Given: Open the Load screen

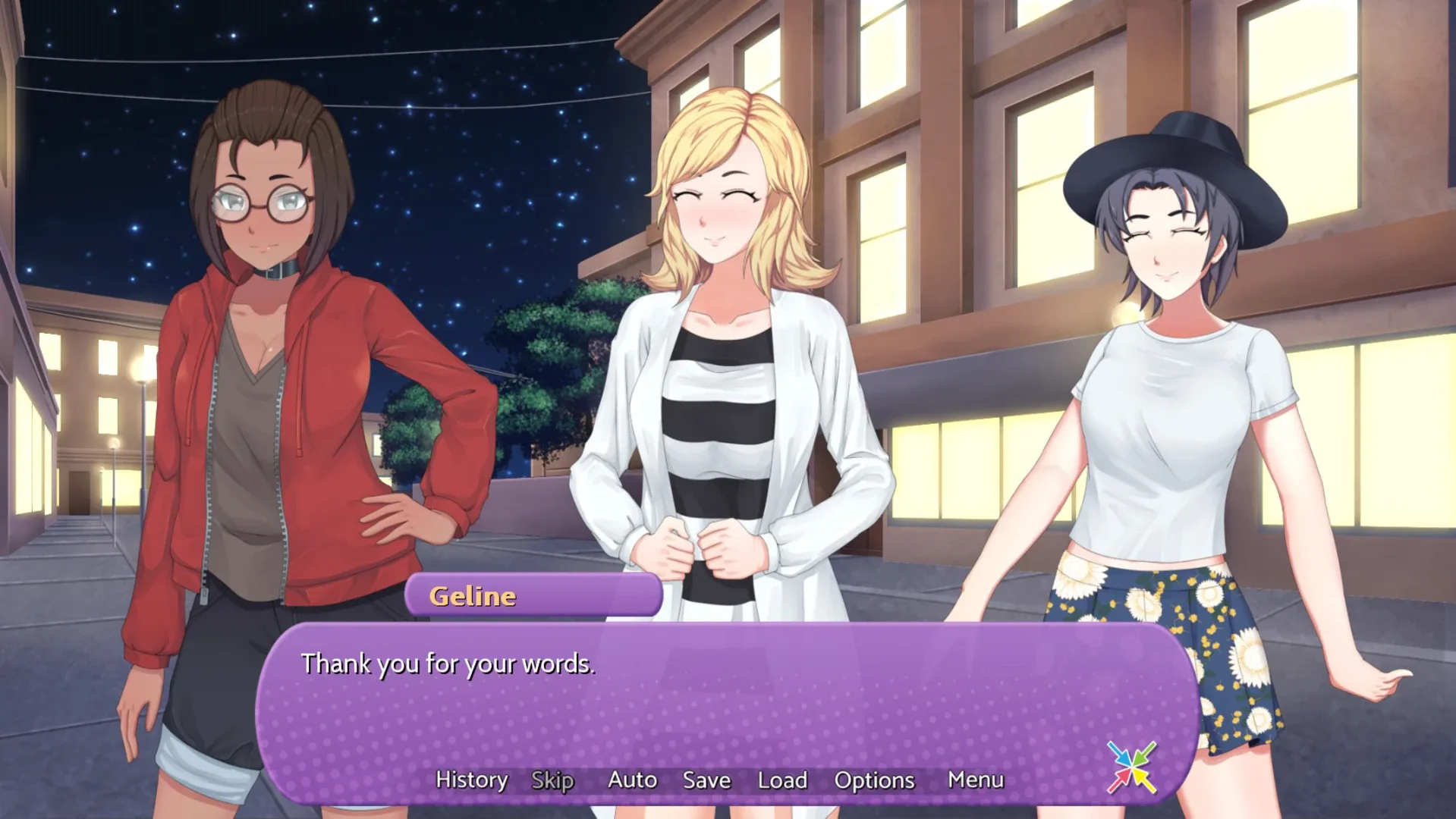Looking at the screenshot, I should coord(783,780).
